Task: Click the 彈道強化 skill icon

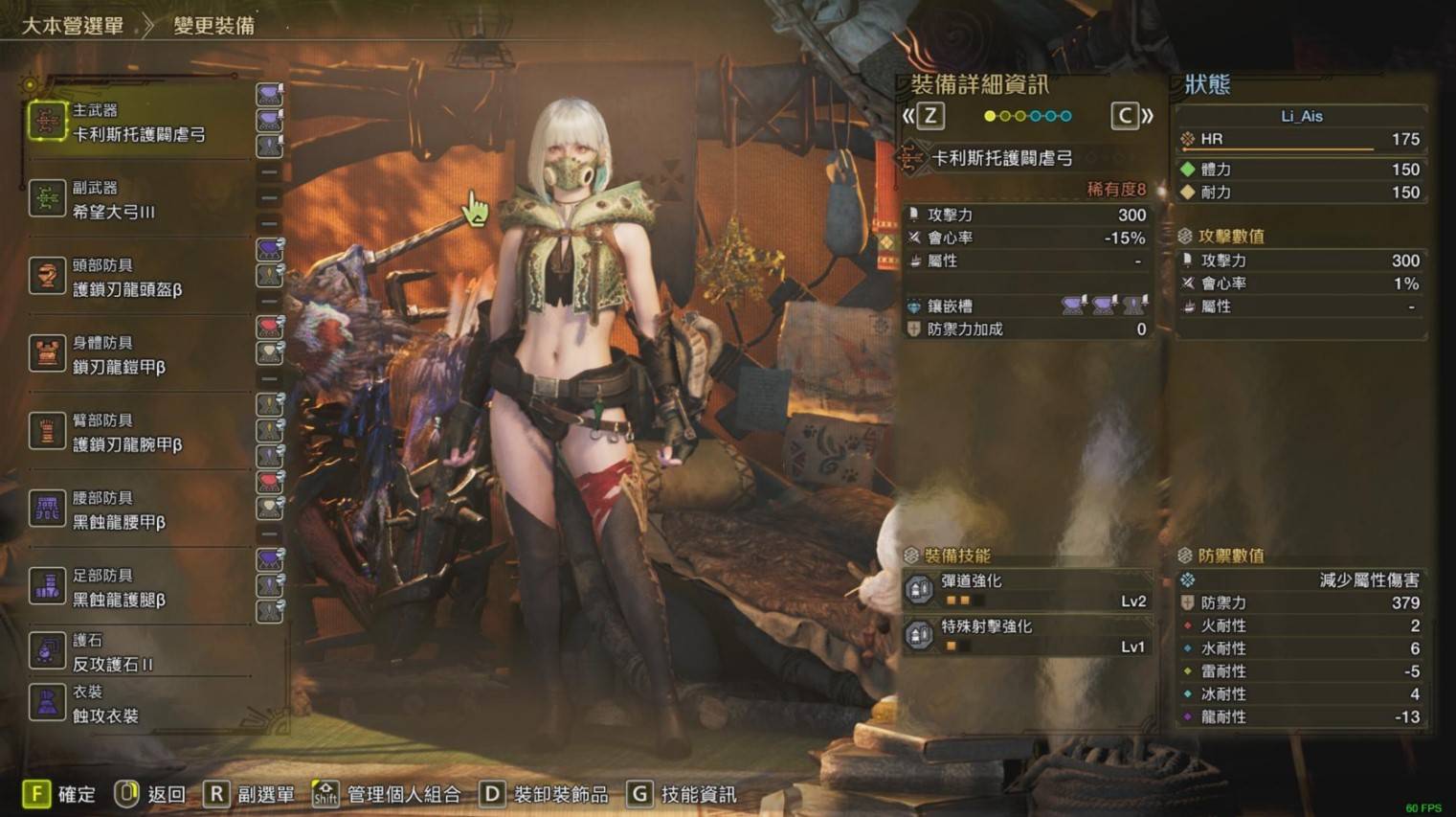Action: point(918,589)
